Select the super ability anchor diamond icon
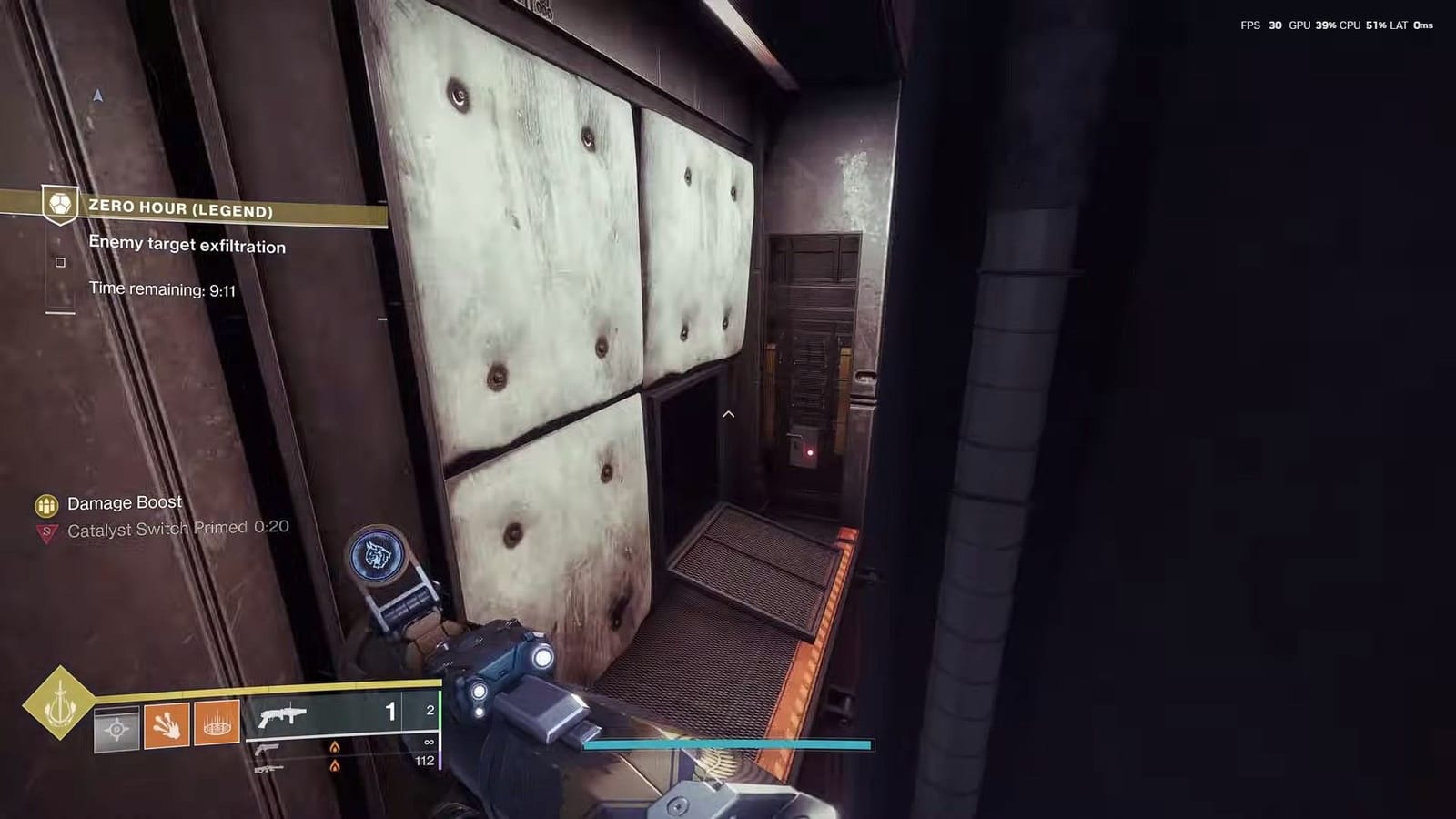The width and height of the screenshot is (1456, 819). coord(57,712)
